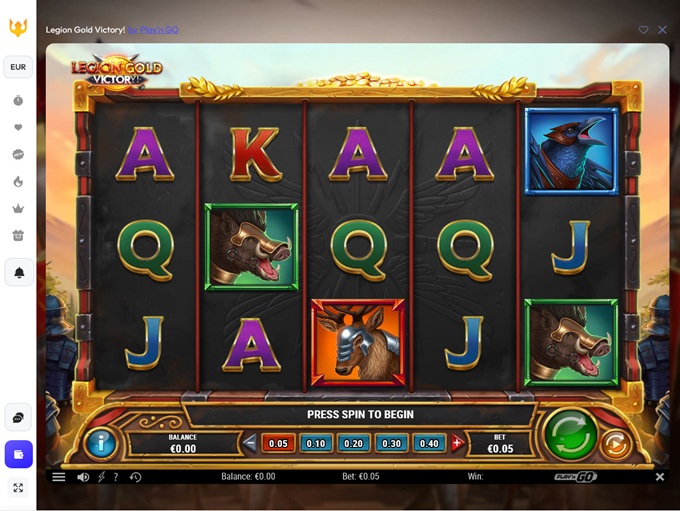Add game to favorites with heart icon

(644, 30)
